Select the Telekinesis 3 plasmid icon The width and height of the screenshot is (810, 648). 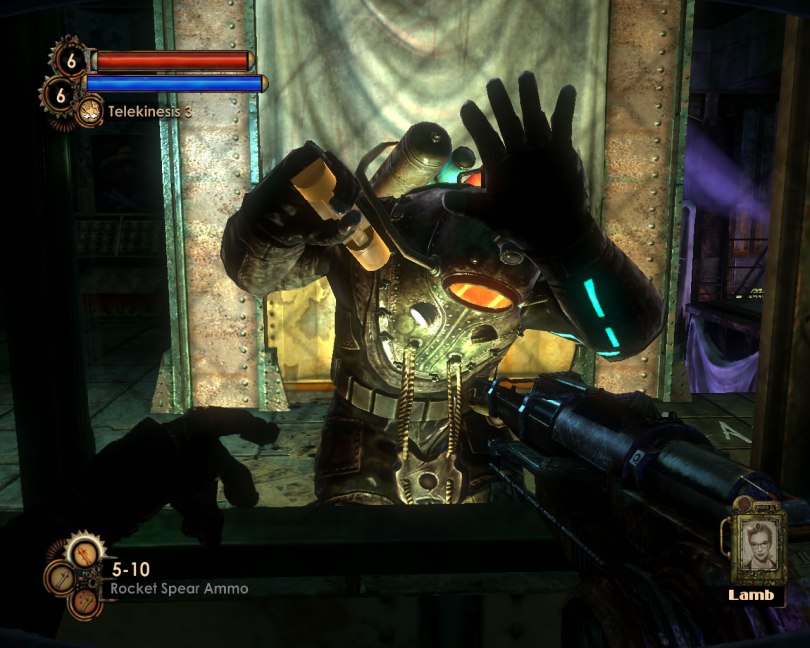90,111
